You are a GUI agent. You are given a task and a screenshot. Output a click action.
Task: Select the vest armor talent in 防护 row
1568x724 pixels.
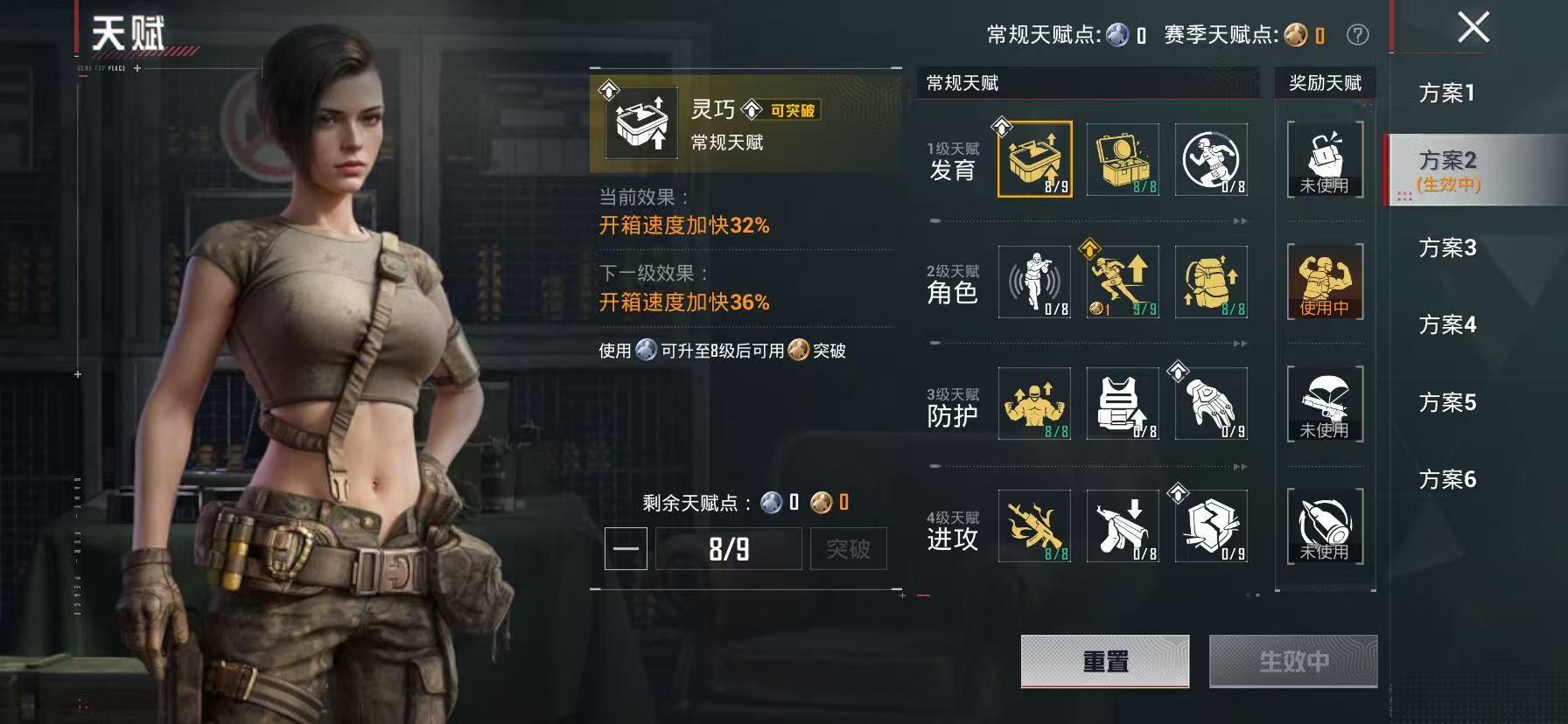click(x=1124, y=404)
